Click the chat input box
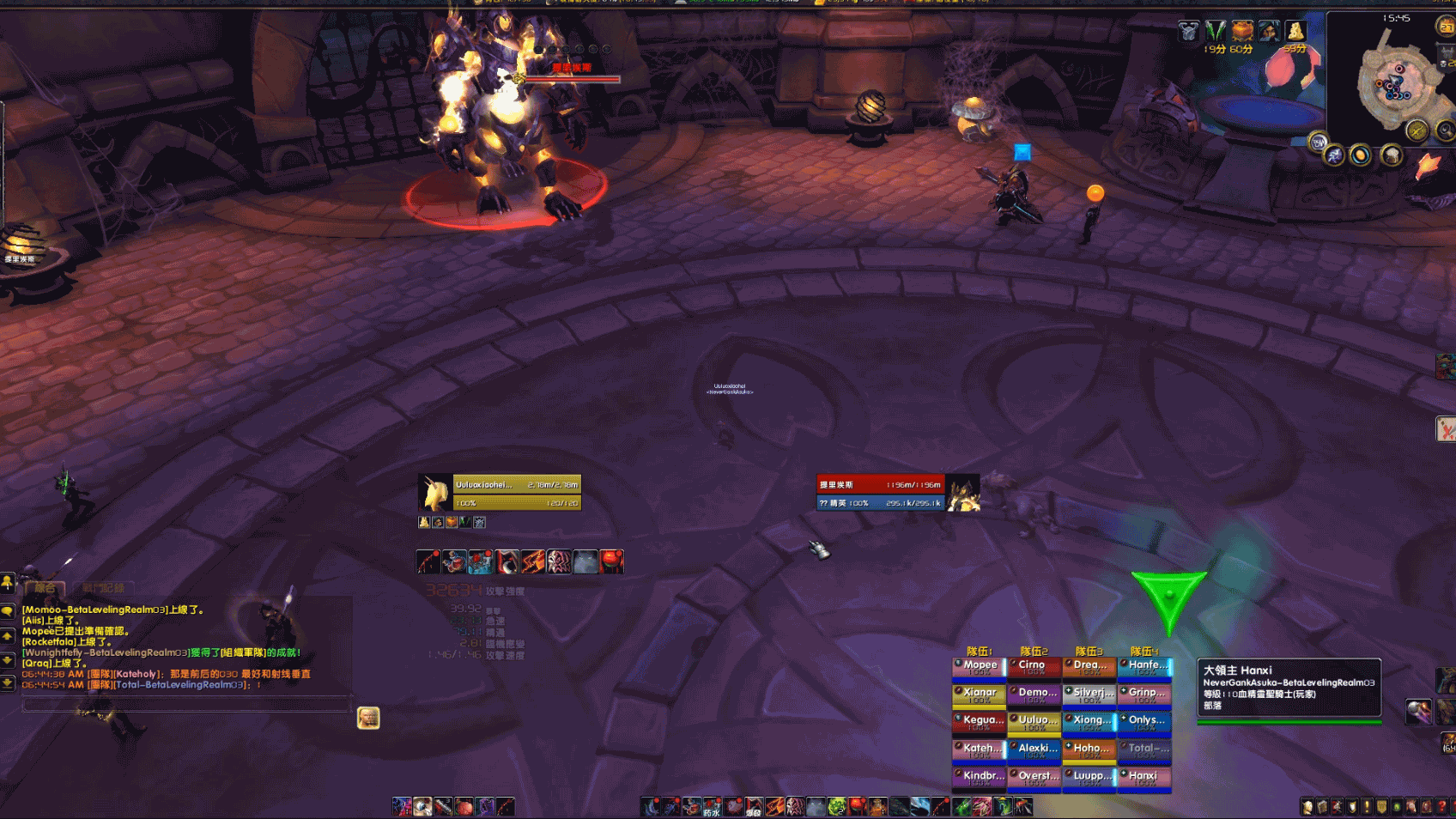This screenshot has height=819, width=1456. click(185, 705)
